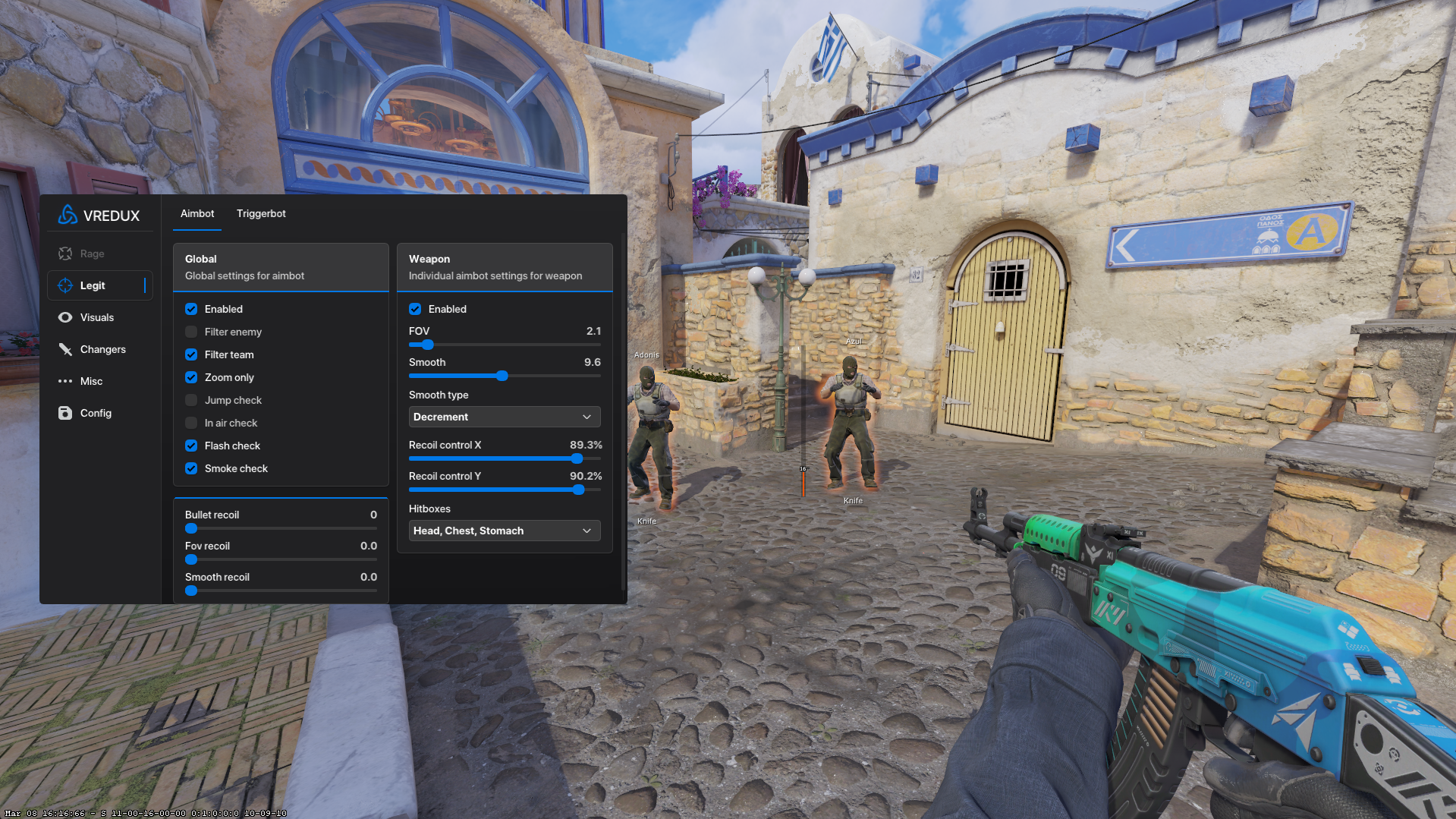Screen dimensions: 1456x819
Task: Open the Visuals section
Action: 96,317
